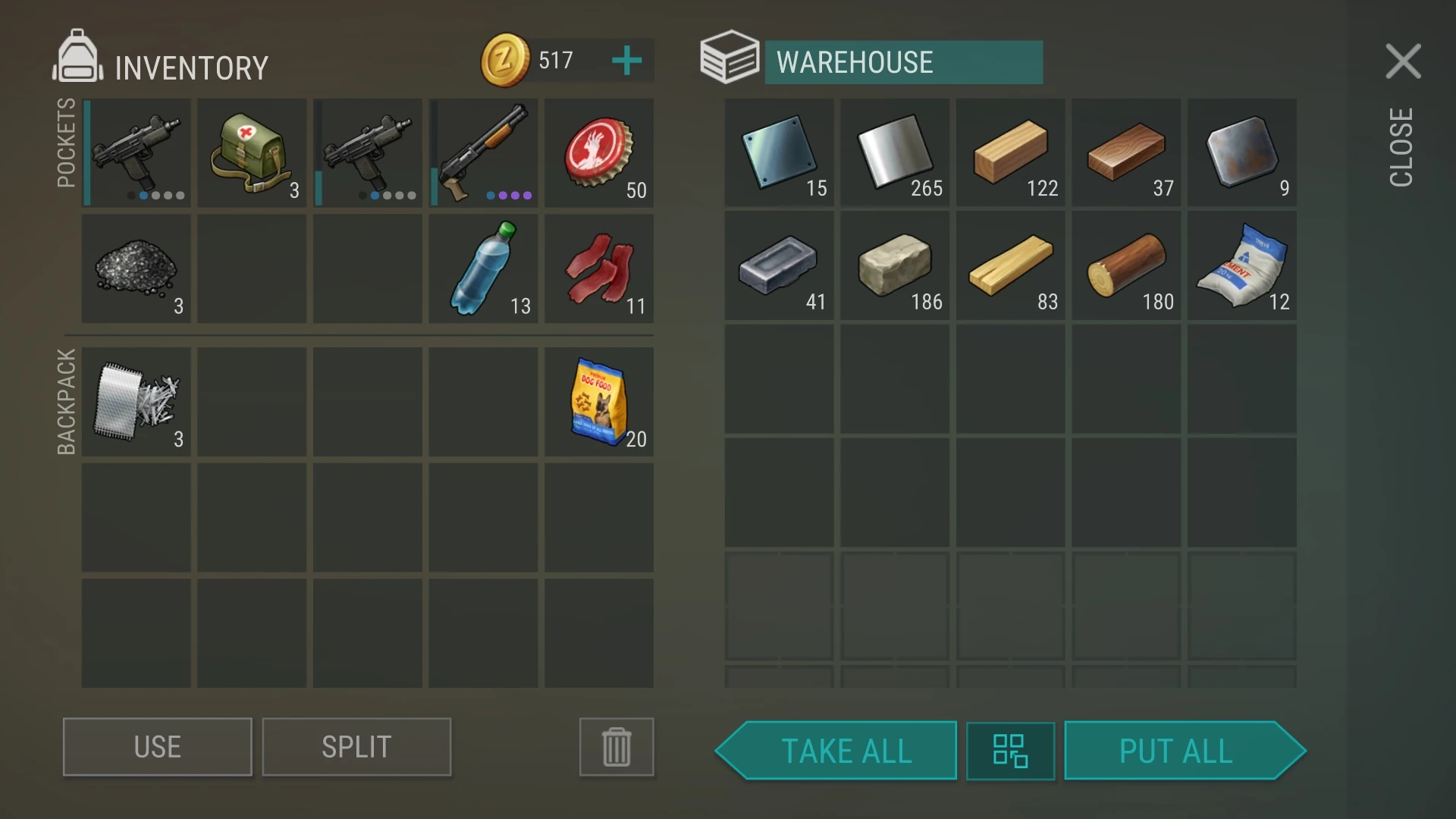Click the durability bar on the second Uzi
Viewport: 1456px width, 819px height.
(x=319, y=152)
